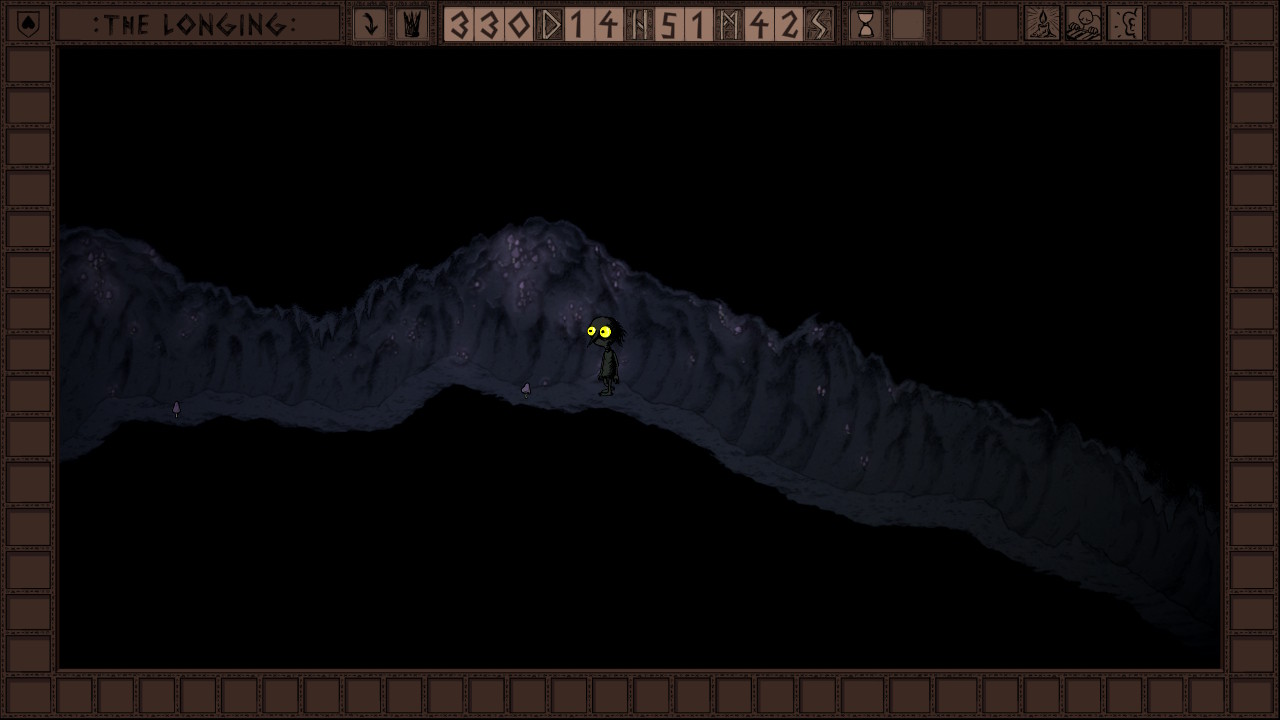This screenshot has height=720, width=1280.
Task: Select the downward arrow button
Action: (370, 24)
